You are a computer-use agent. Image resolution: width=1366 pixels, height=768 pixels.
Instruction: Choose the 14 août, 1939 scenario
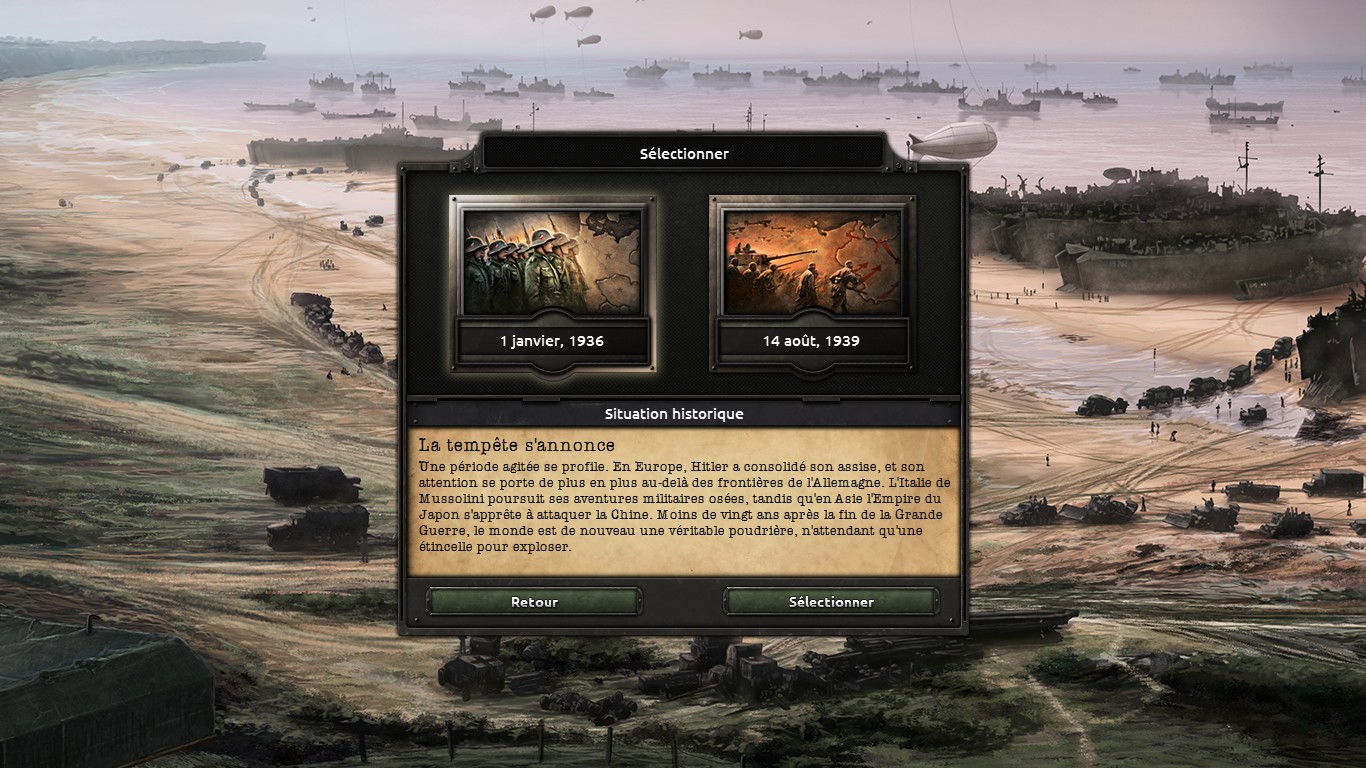(x=811, y=282)
